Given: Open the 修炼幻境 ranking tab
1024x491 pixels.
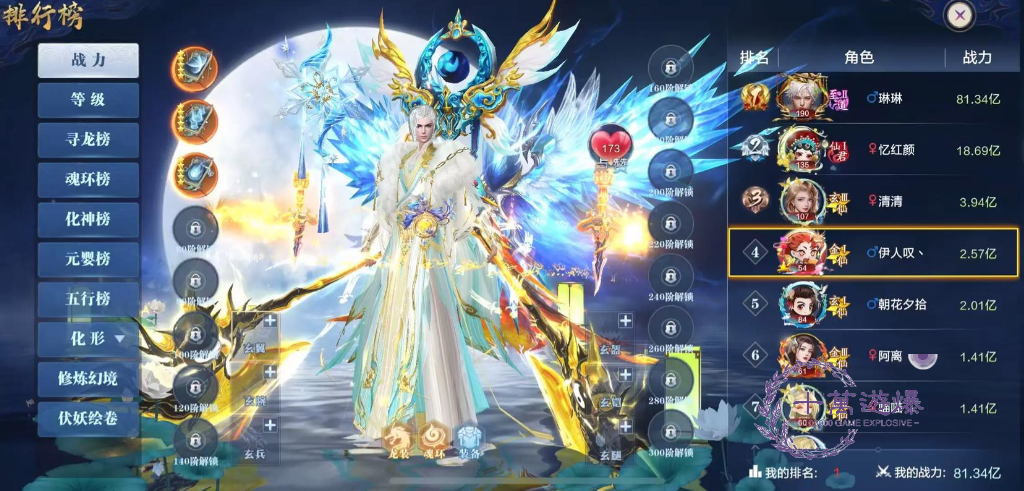Looking at the screenshot, I should (x=88, y=379).
